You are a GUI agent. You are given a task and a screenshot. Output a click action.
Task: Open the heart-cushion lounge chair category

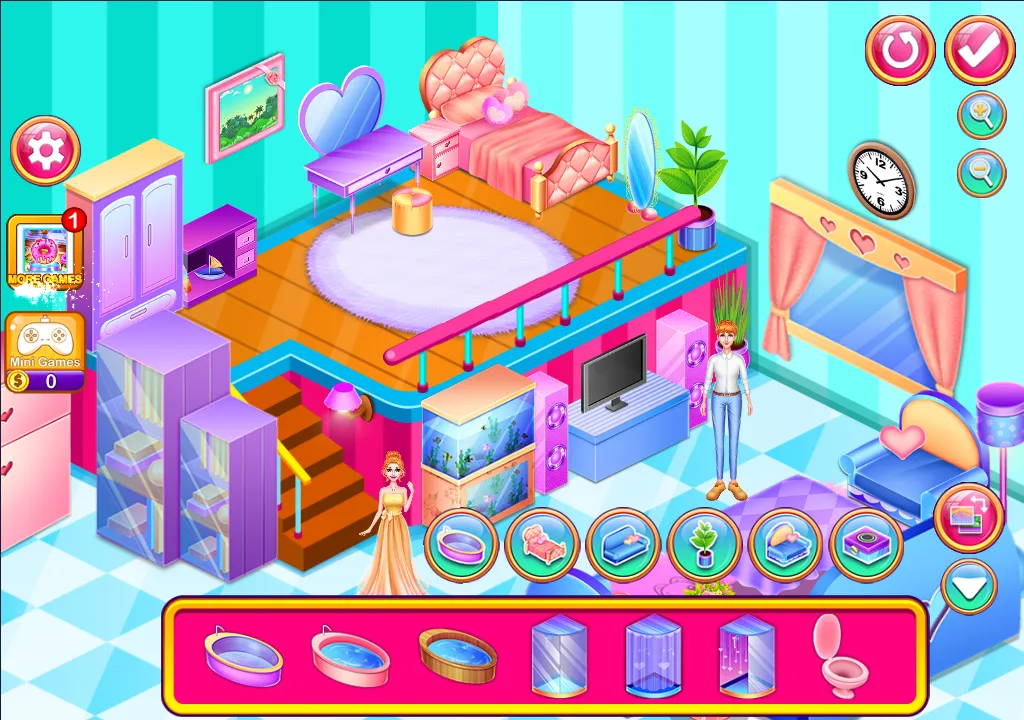785,545
